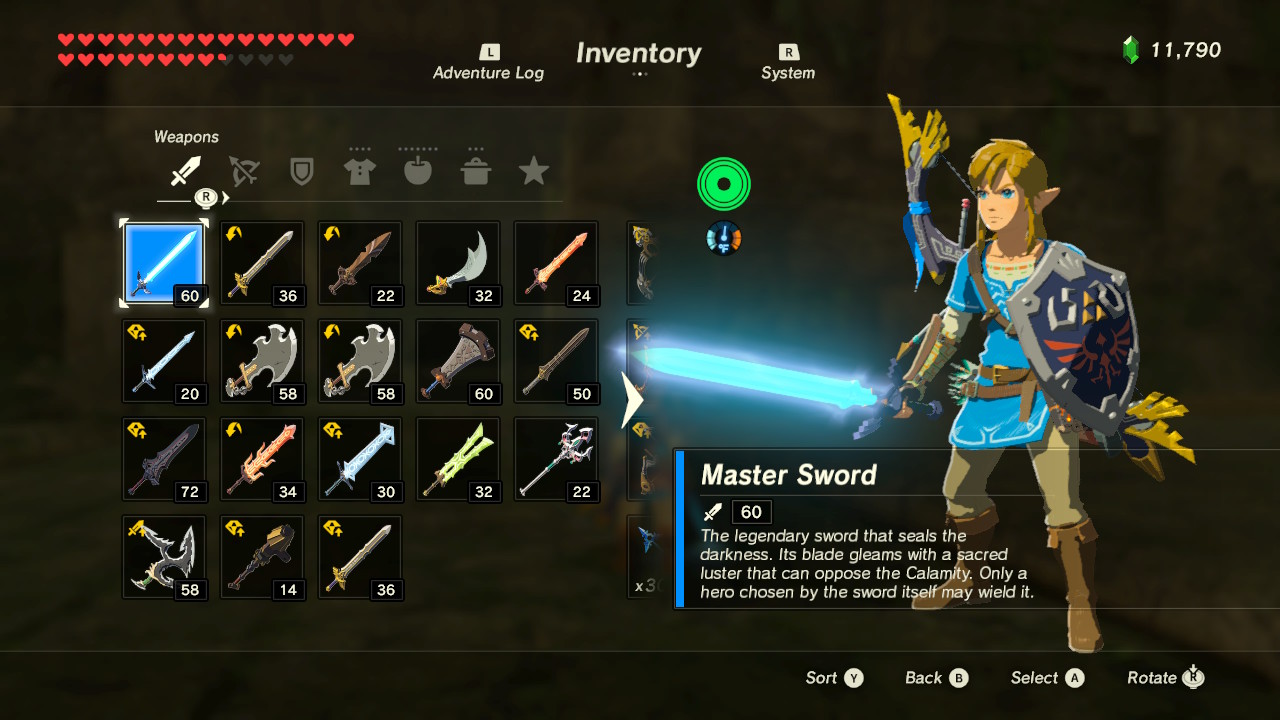Image resolution: width=1280 pixels, height=720 pixels.
Task: Select the crescent-bladed weapon with 58 attack in bottom row
Action: pyautogui.click(x=163, y=557)
